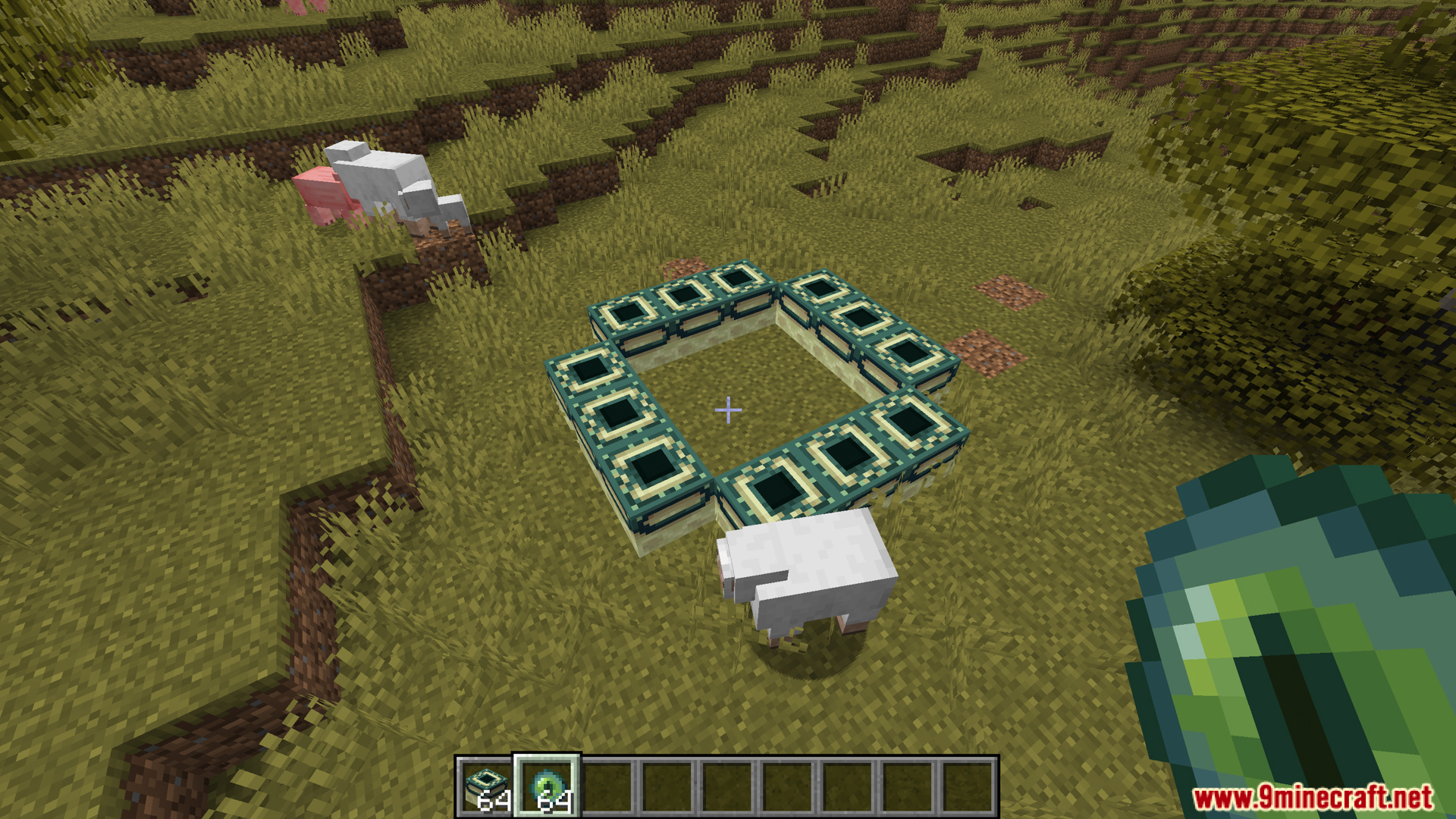Click the crosshair at screen center

point(728,409)
